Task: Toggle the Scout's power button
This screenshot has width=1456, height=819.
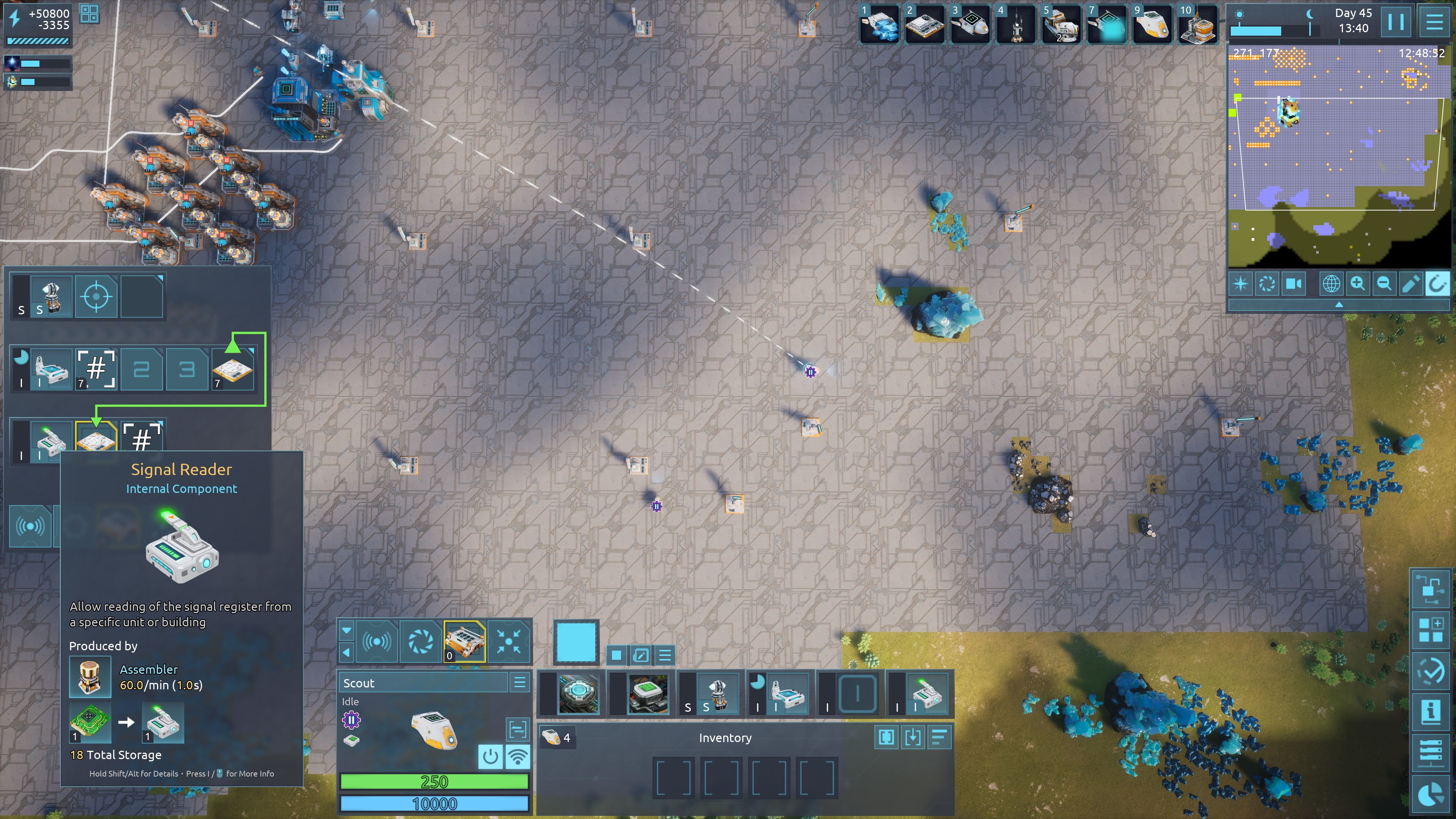Action: (490, 756)
